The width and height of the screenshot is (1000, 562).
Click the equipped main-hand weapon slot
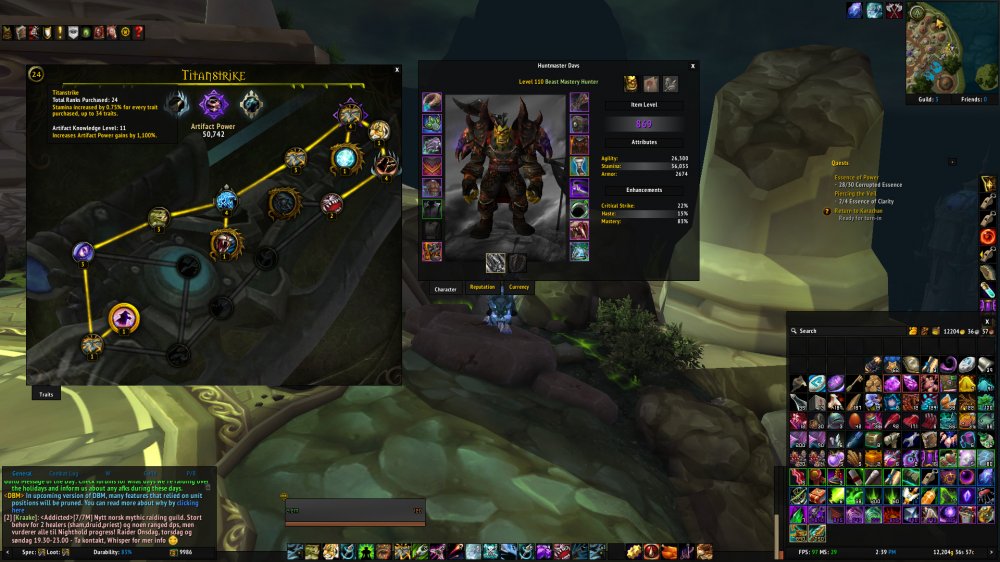[495, 262]
